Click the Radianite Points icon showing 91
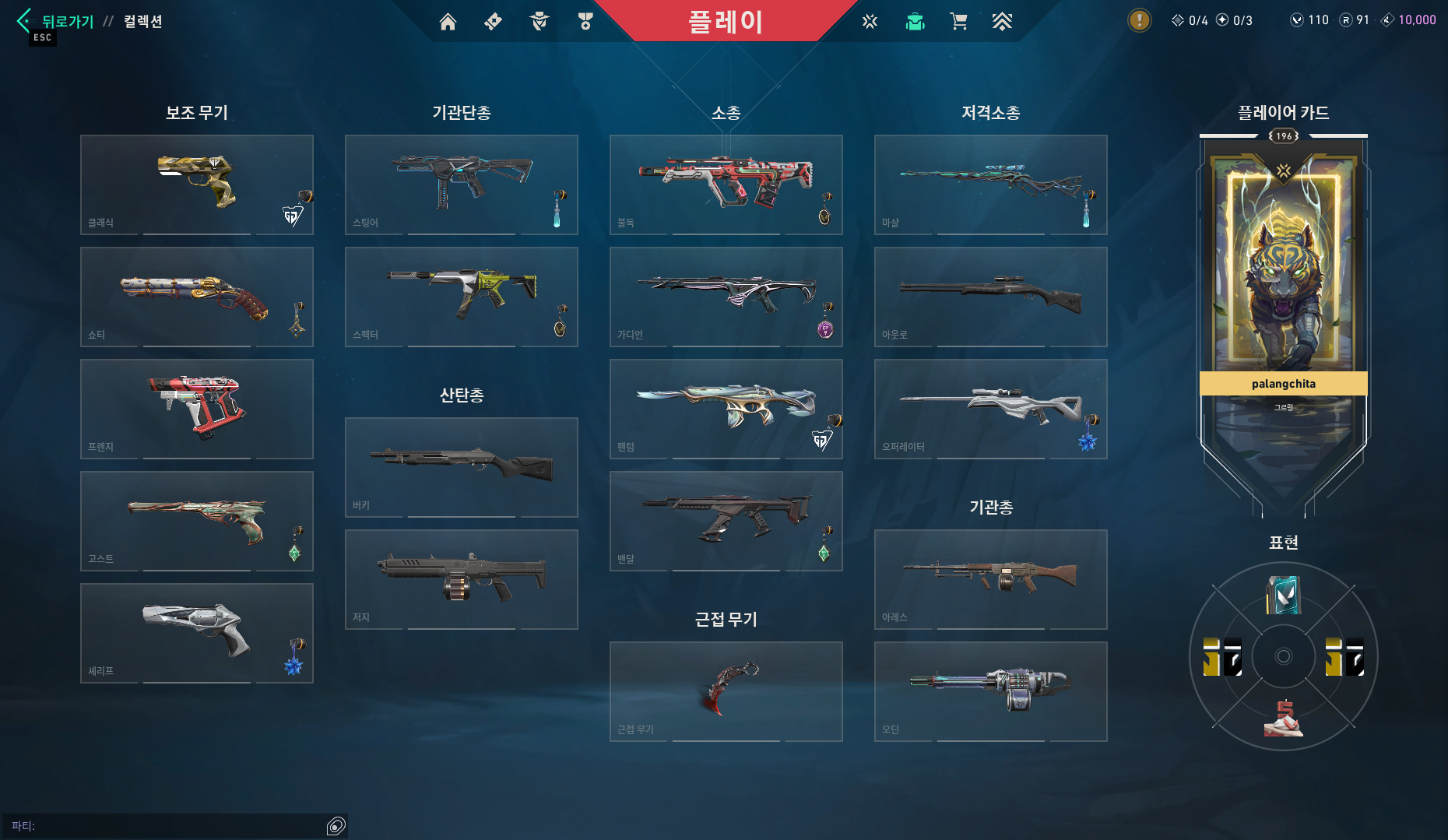The image size is (1448, 840). (x=1353, y=20)
